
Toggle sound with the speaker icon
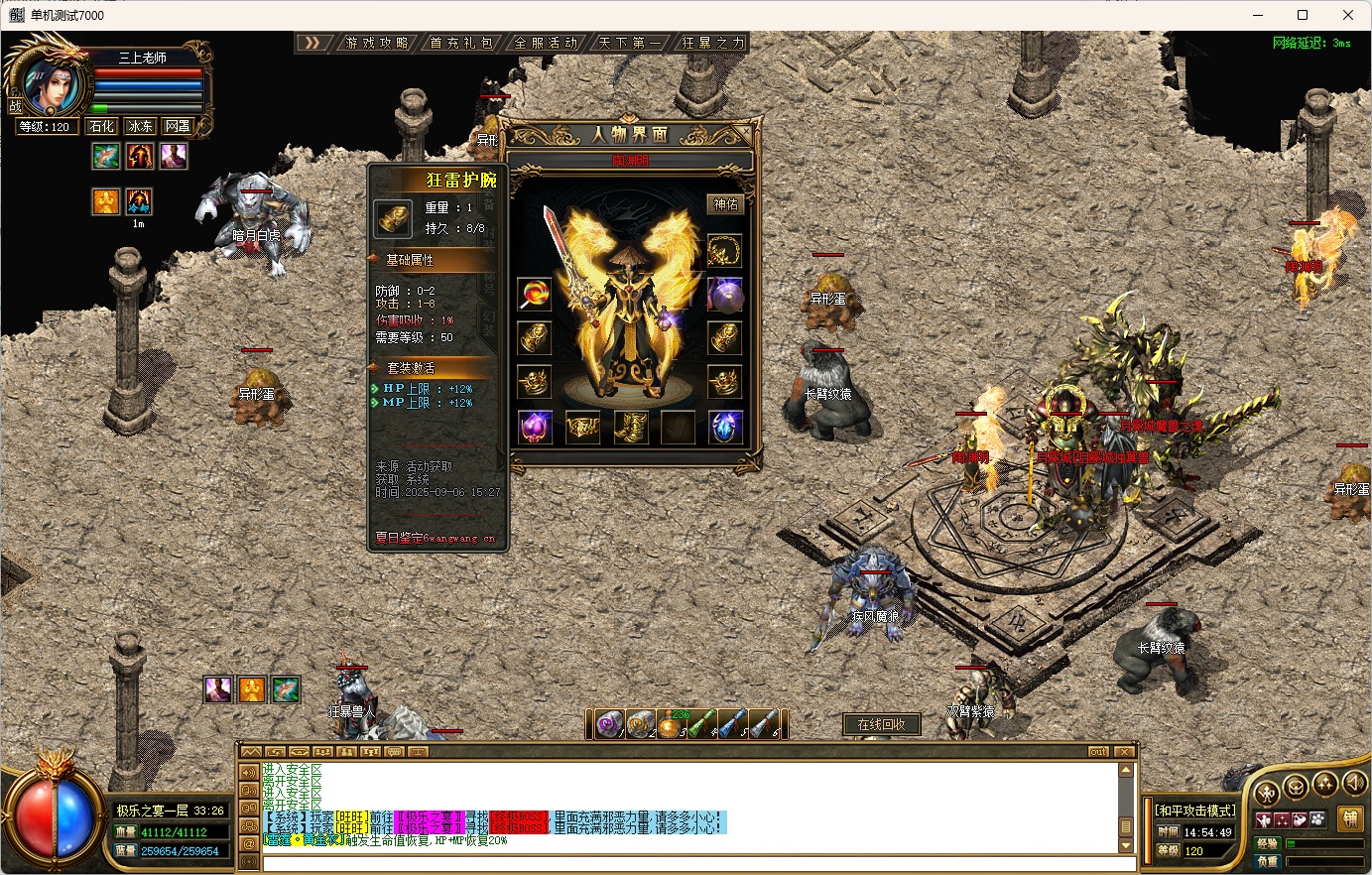click(1354, 786)
